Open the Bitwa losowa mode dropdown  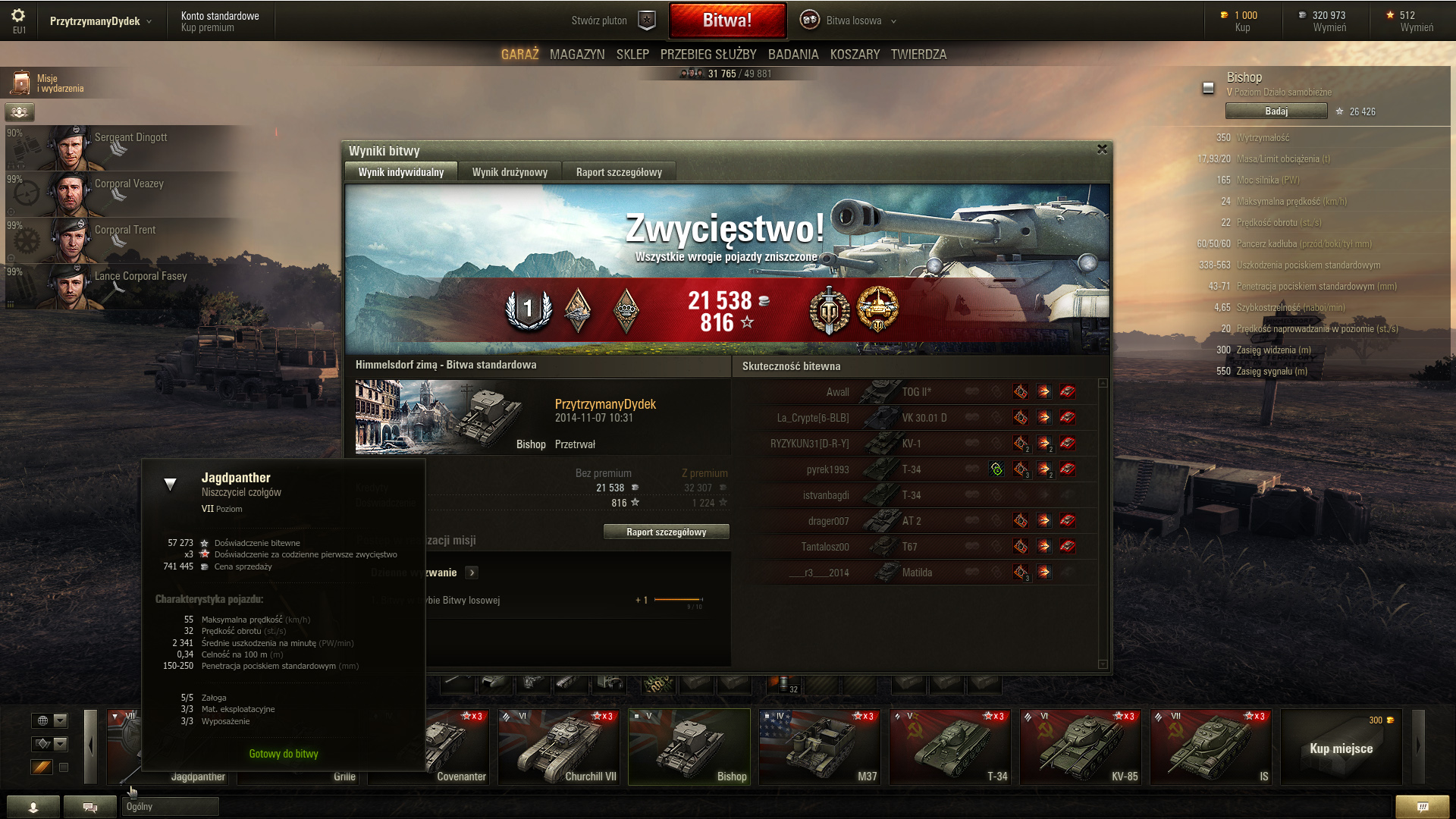[x=853, y=20]
